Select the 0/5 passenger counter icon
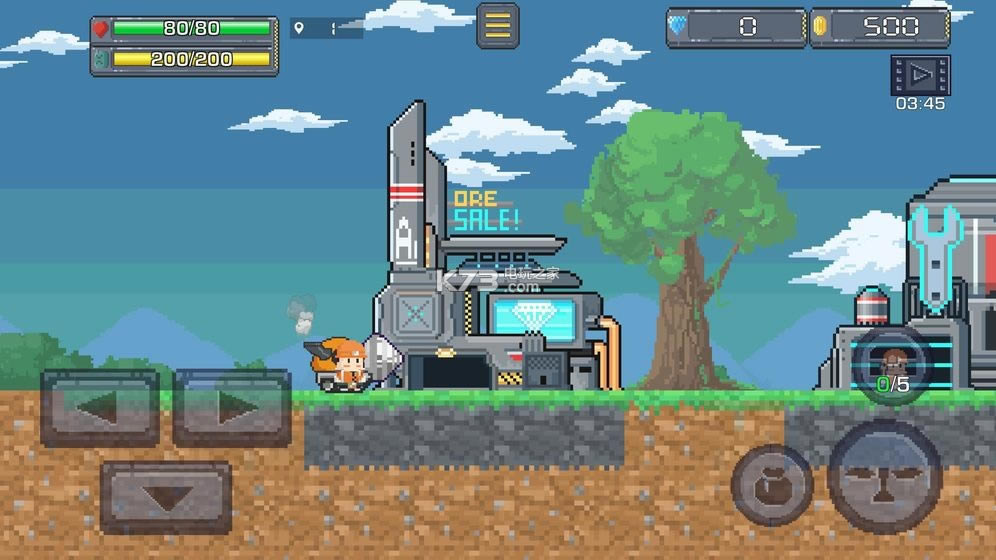 point(892,366)
